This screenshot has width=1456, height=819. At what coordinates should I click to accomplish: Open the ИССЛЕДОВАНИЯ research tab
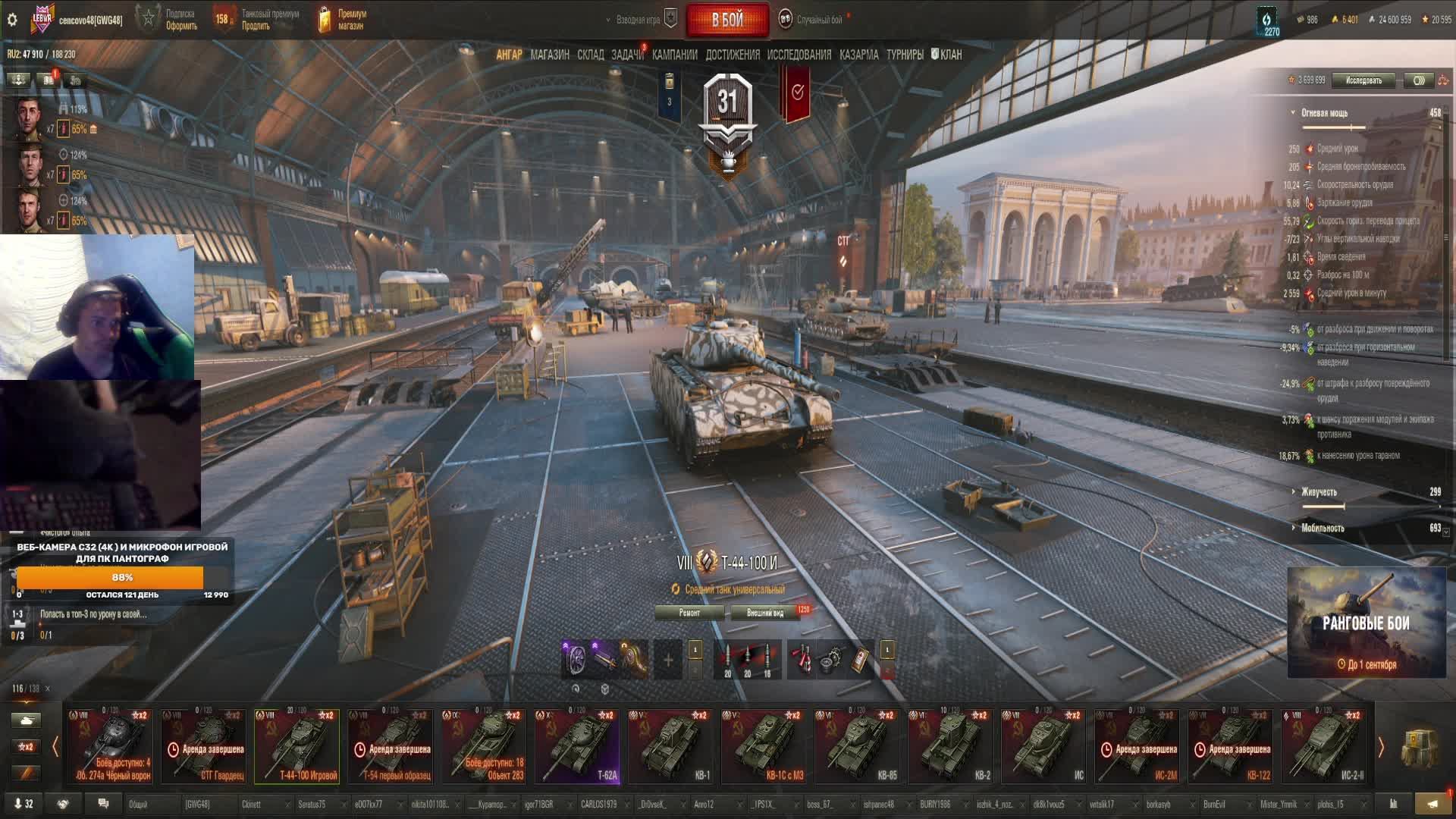pyautogui.click(x=799, y=55)
